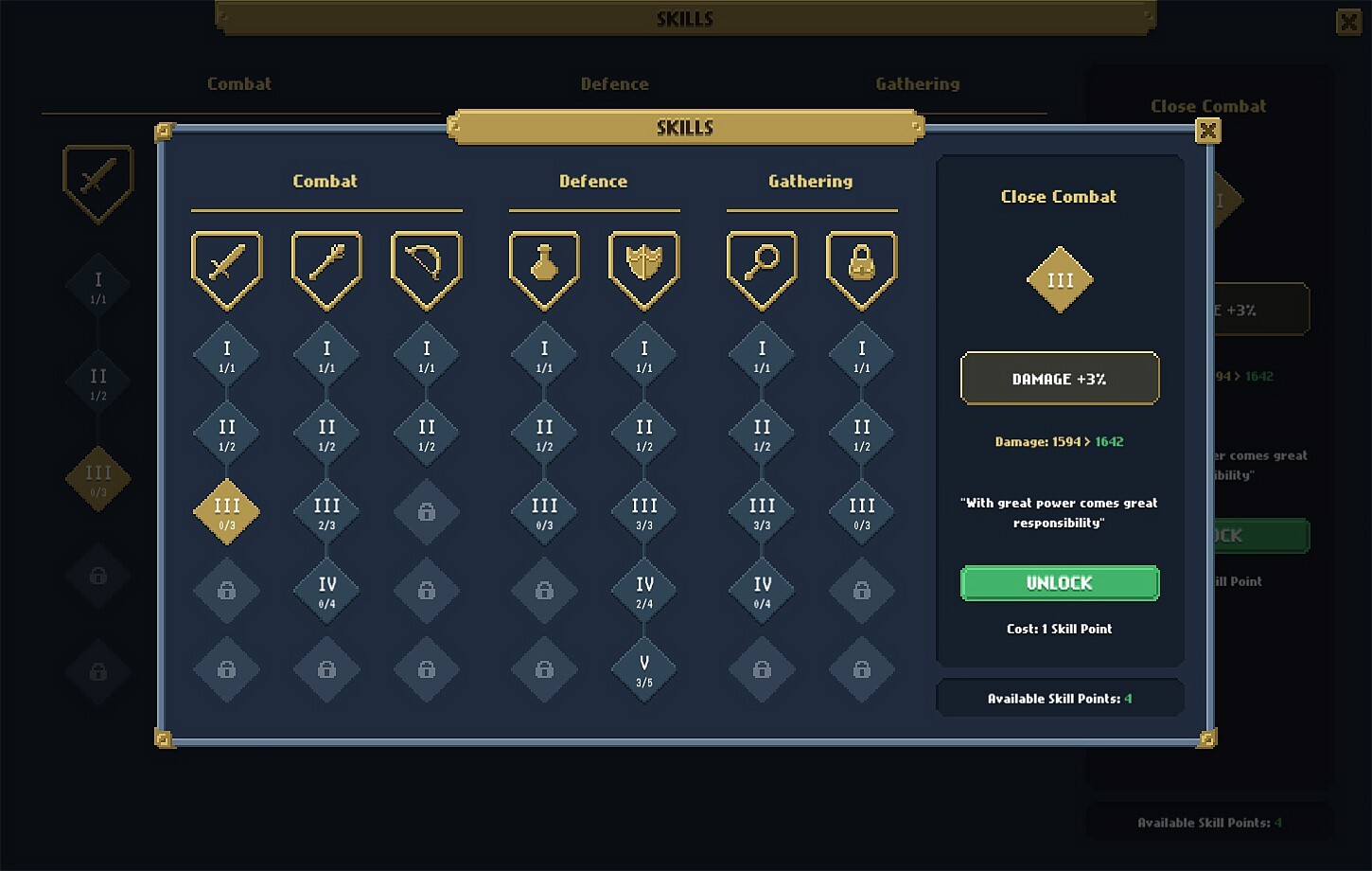Click the gold III diamond in the detail panel
Screen dimensions: 1372x871
point(1059,279)
